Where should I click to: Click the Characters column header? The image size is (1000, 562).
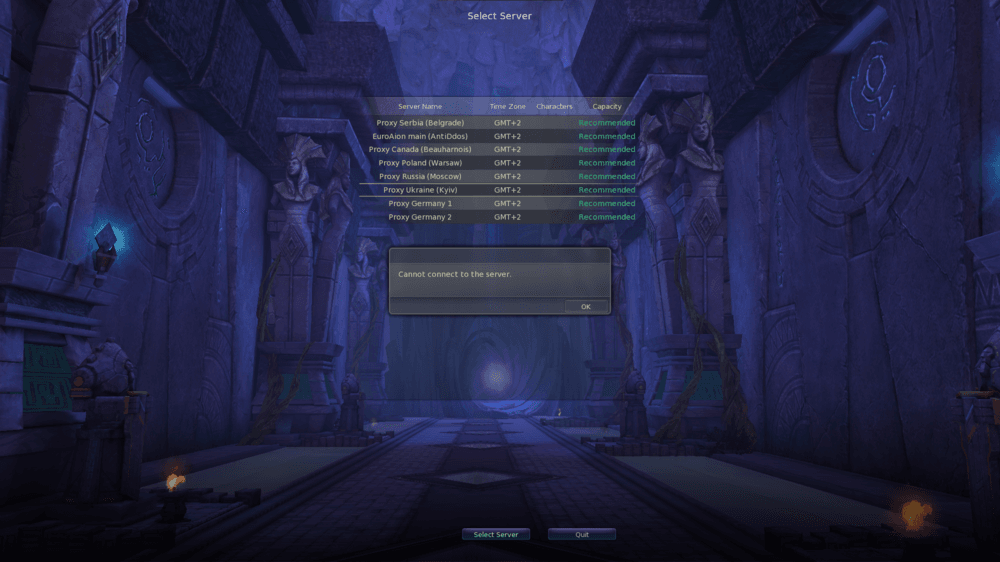[x=554, y=106]
